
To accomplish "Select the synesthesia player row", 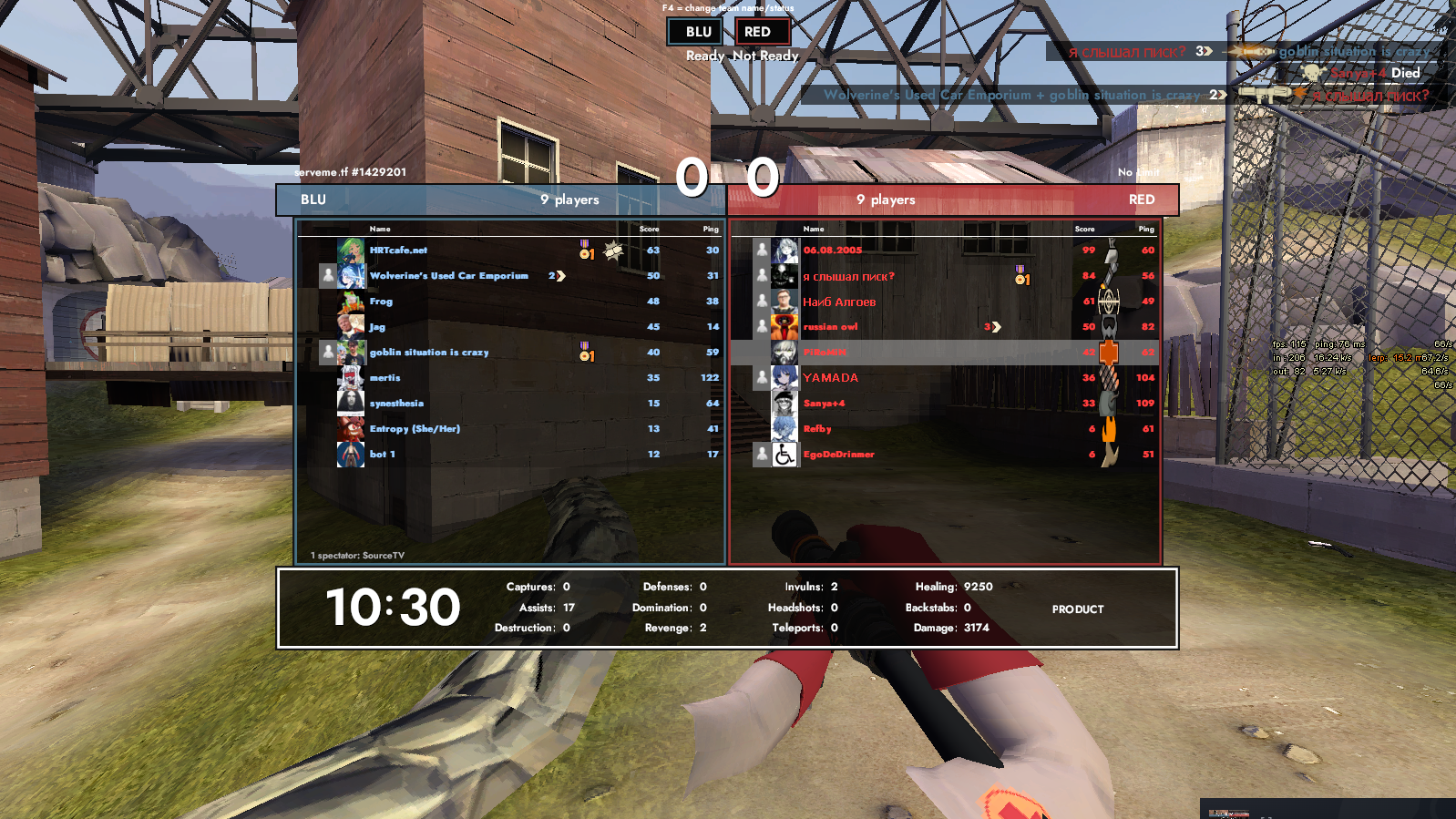I will (x=396, y=404).
